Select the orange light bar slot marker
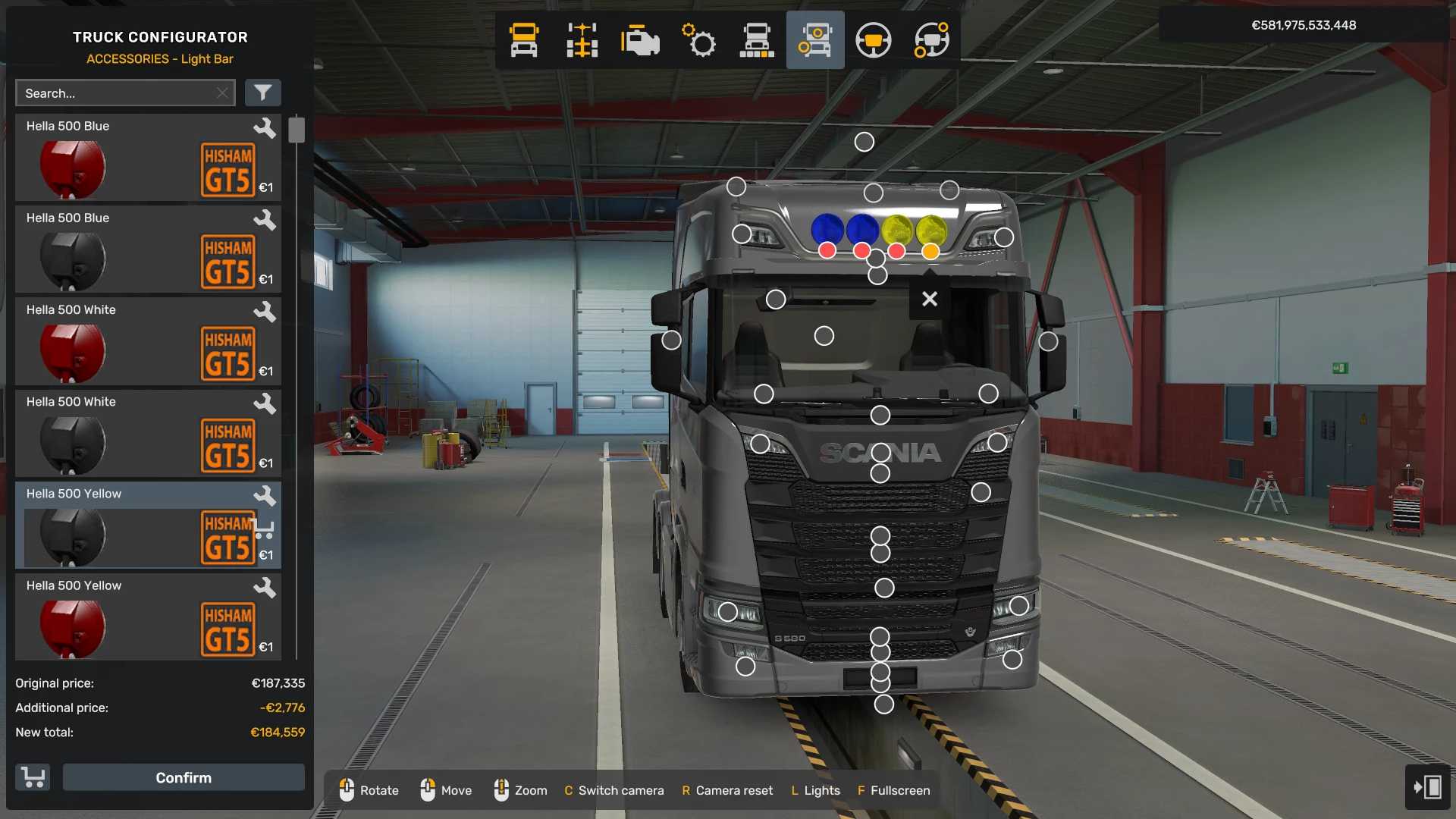The image size is (1456, 819). pos(930,251)
